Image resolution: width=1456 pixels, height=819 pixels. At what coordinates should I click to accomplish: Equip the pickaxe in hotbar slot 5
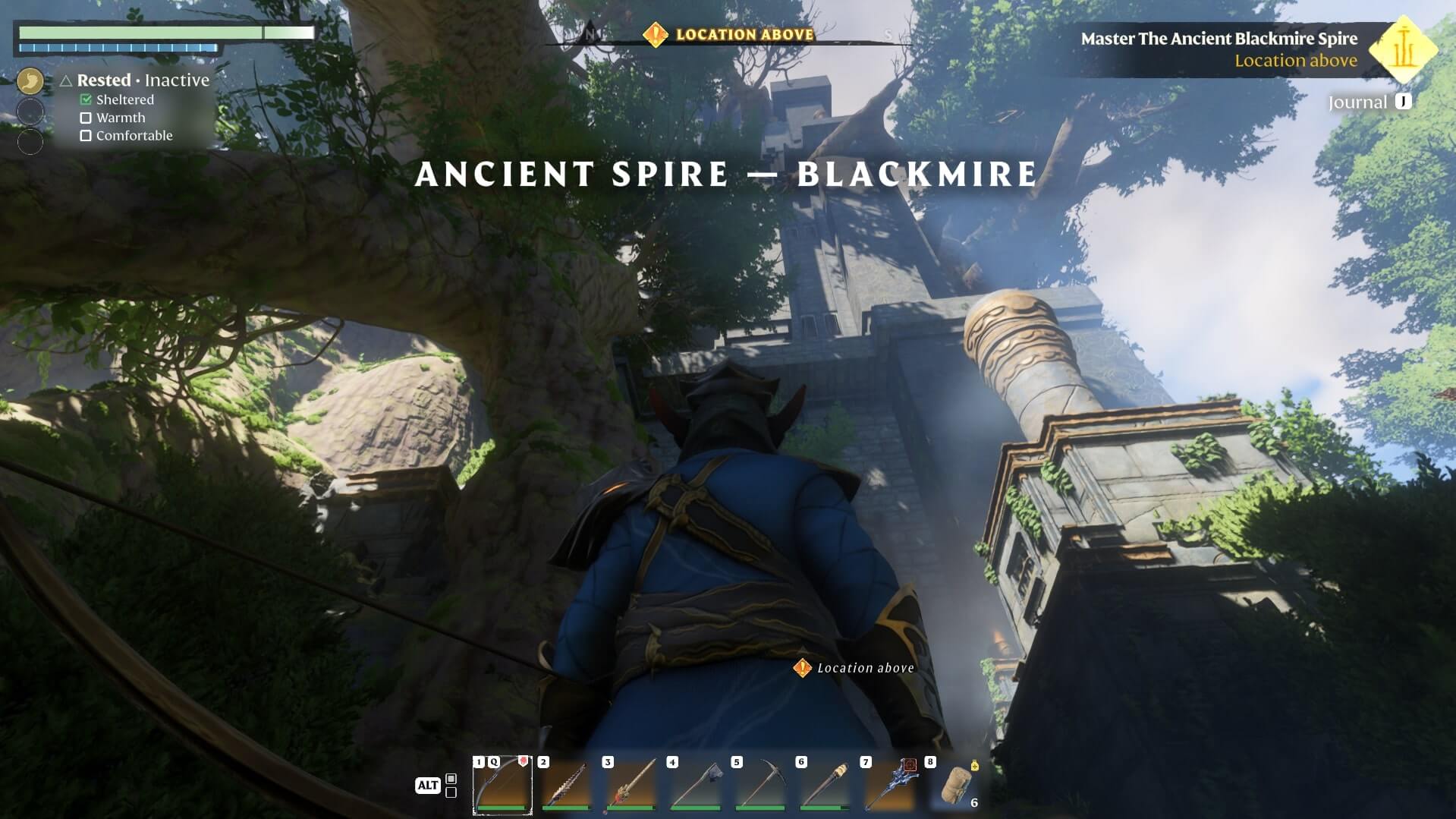click(x=760, y=785)
